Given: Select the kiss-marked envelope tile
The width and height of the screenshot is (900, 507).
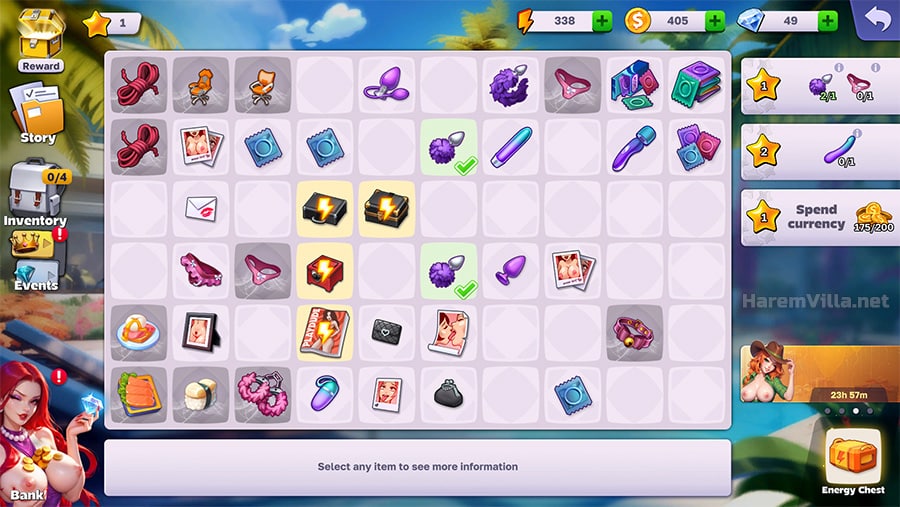Looking at the screenshot, I should [x=201, y=208].
